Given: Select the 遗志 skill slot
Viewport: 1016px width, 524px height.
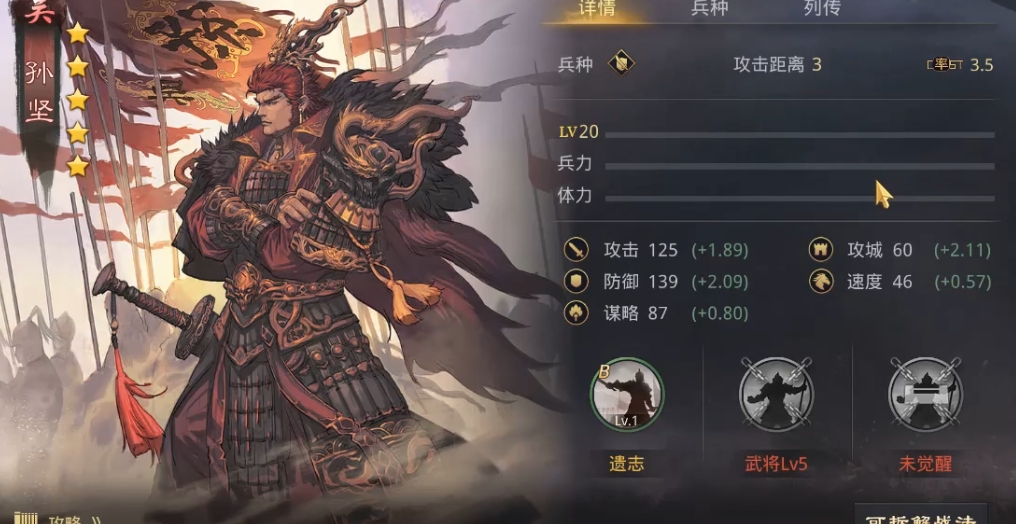Looking at the screenshot, I should coord(626,395).
